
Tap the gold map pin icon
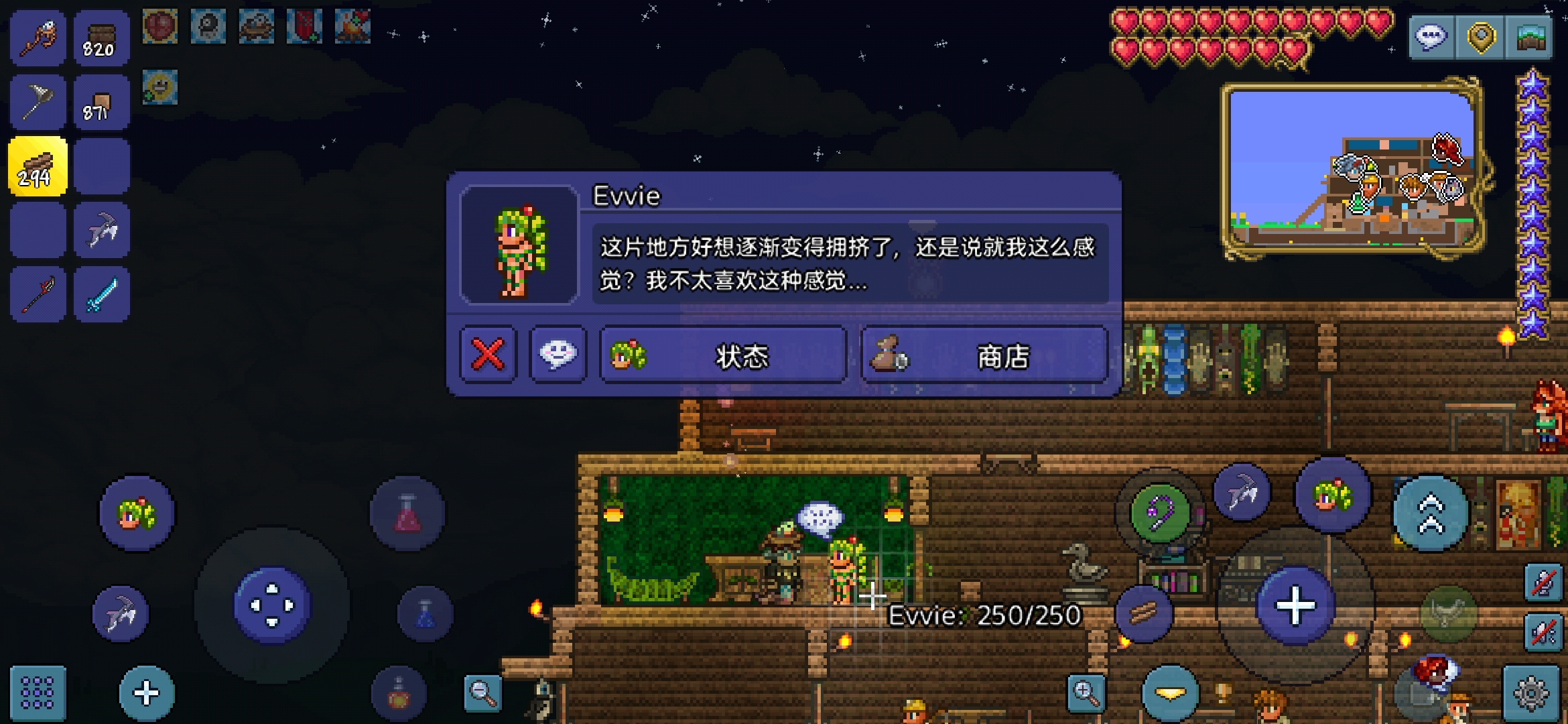pyautogui.click(x=1481, y=38)
